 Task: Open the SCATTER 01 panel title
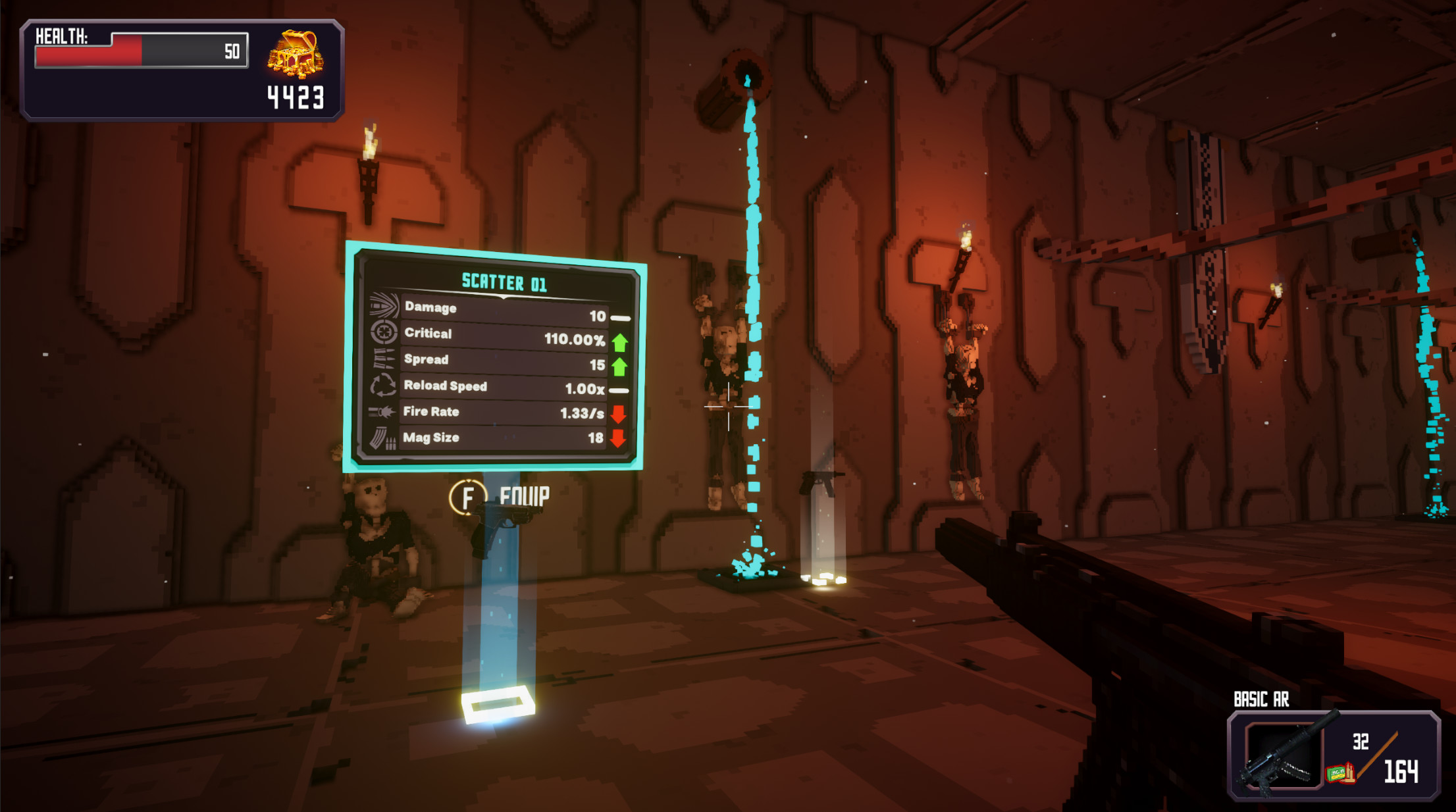click(504, 282)
